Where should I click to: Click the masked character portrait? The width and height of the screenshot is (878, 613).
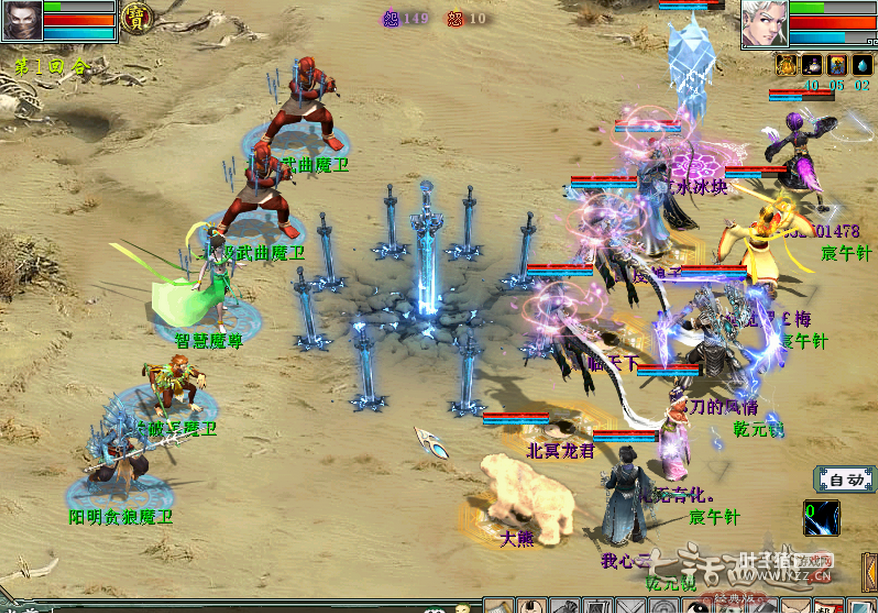(21, 20)
